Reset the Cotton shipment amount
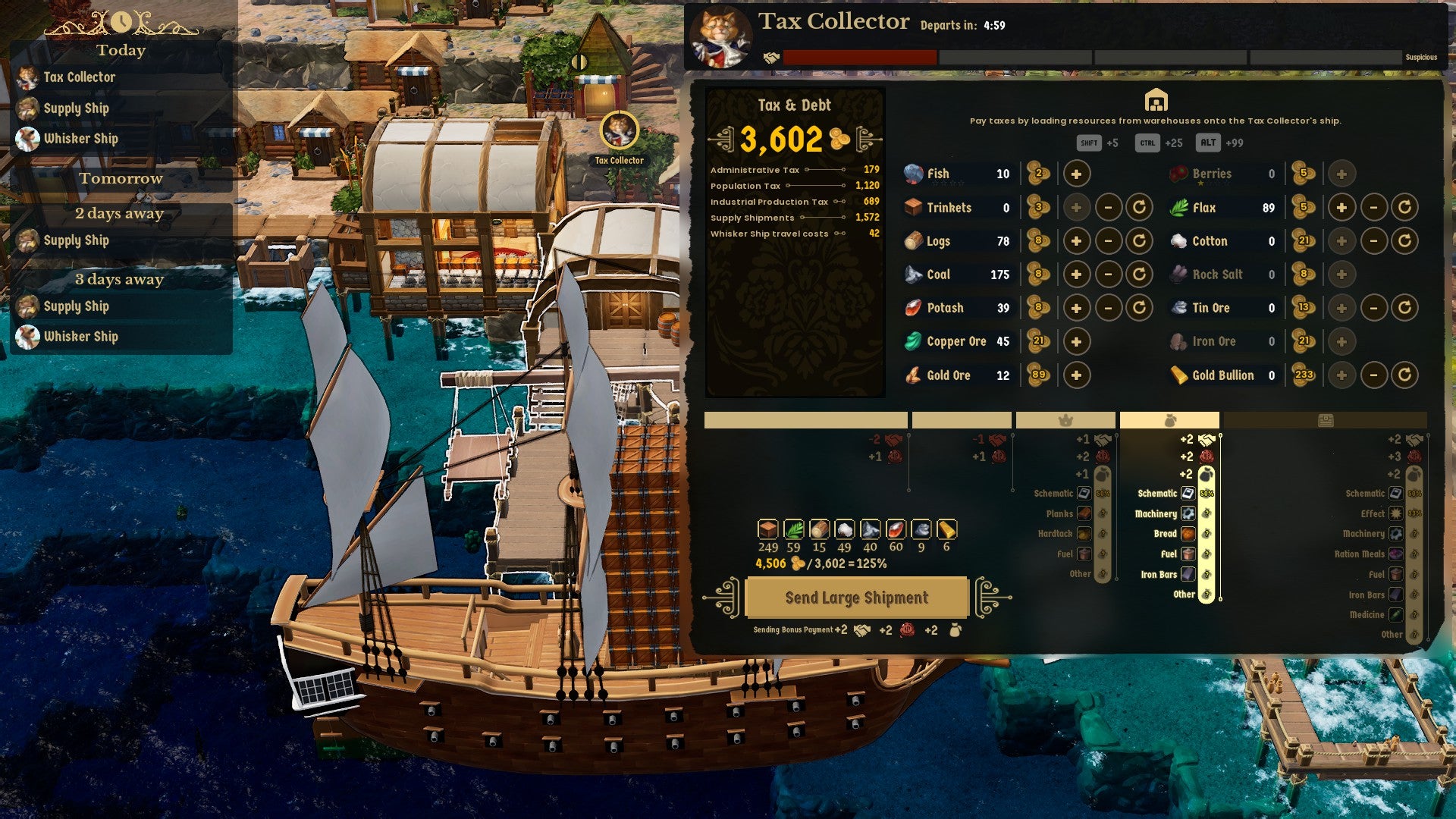1456x819 pixels. pyautogui.click(x=1404, y=241)
